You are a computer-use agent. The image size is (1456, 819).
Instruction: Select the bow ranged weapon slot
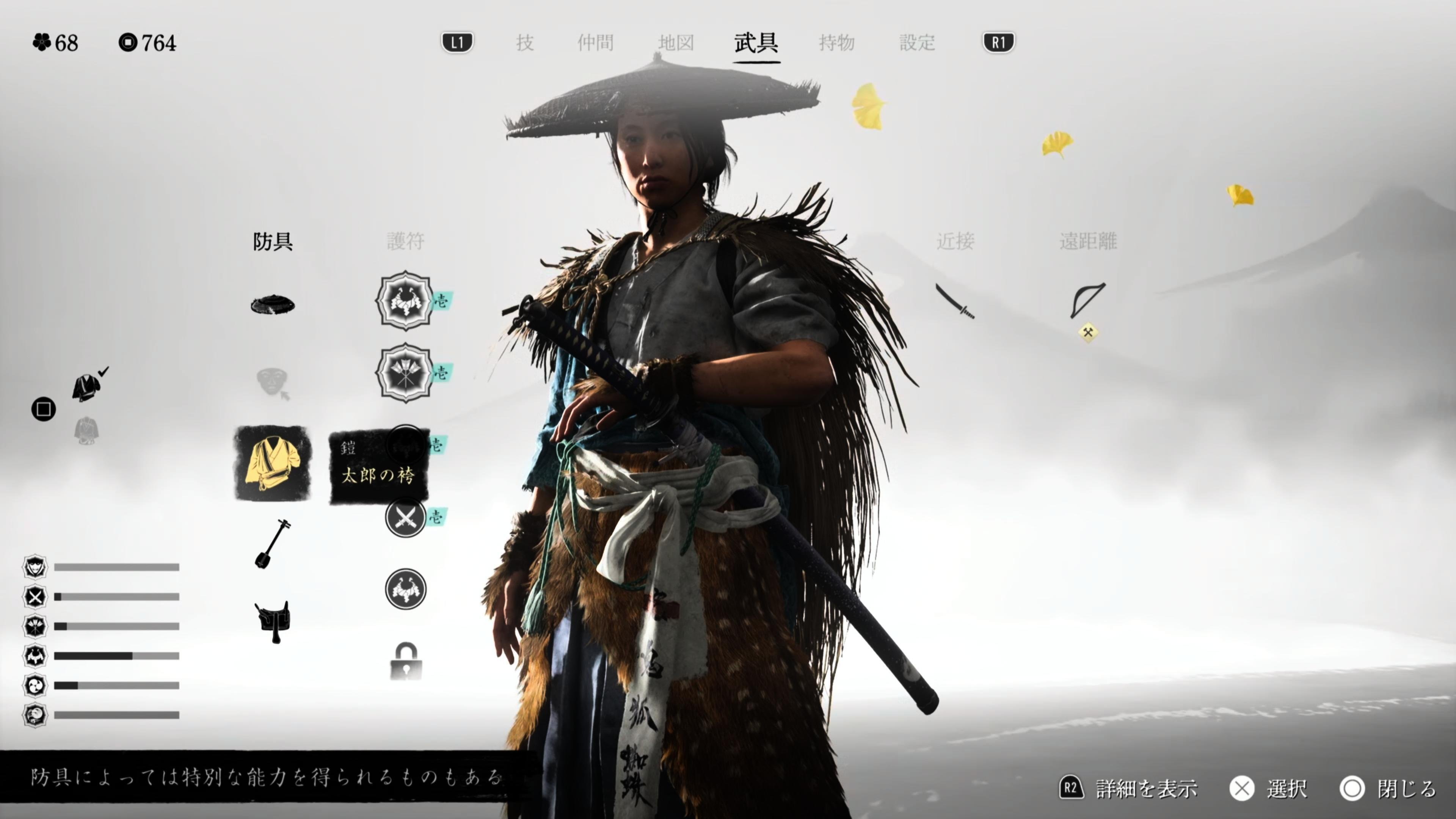point(1087,300)
